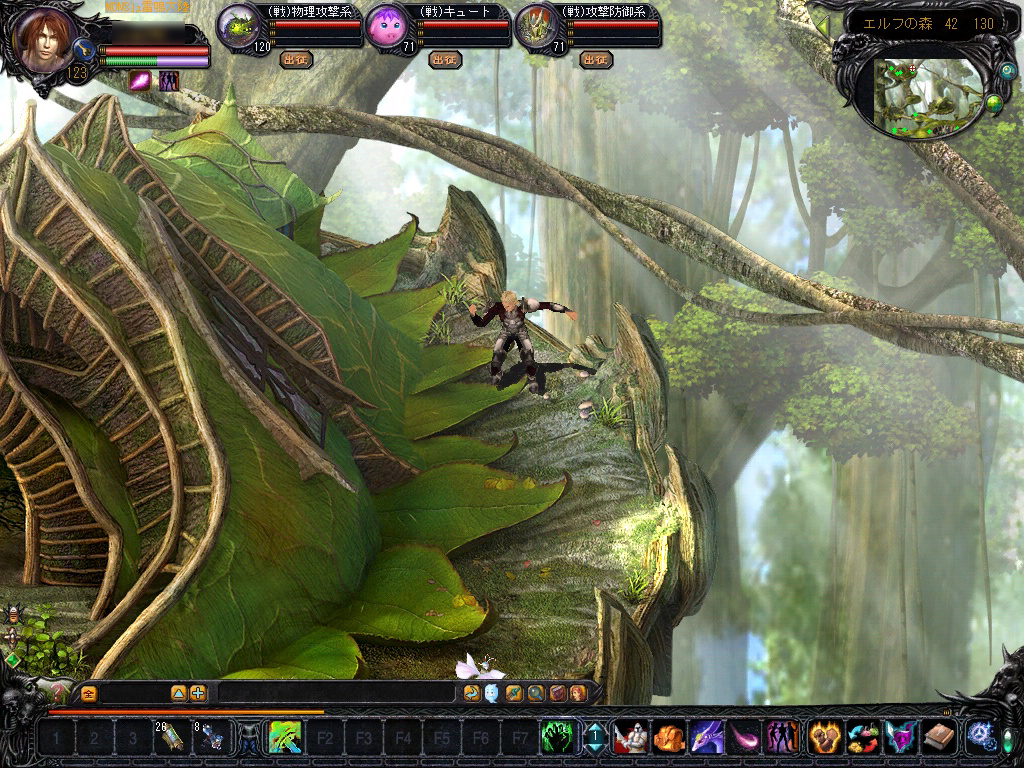
Task: Click 出征 button under 攻撃防御系 pet
Action: pos(594,60)
